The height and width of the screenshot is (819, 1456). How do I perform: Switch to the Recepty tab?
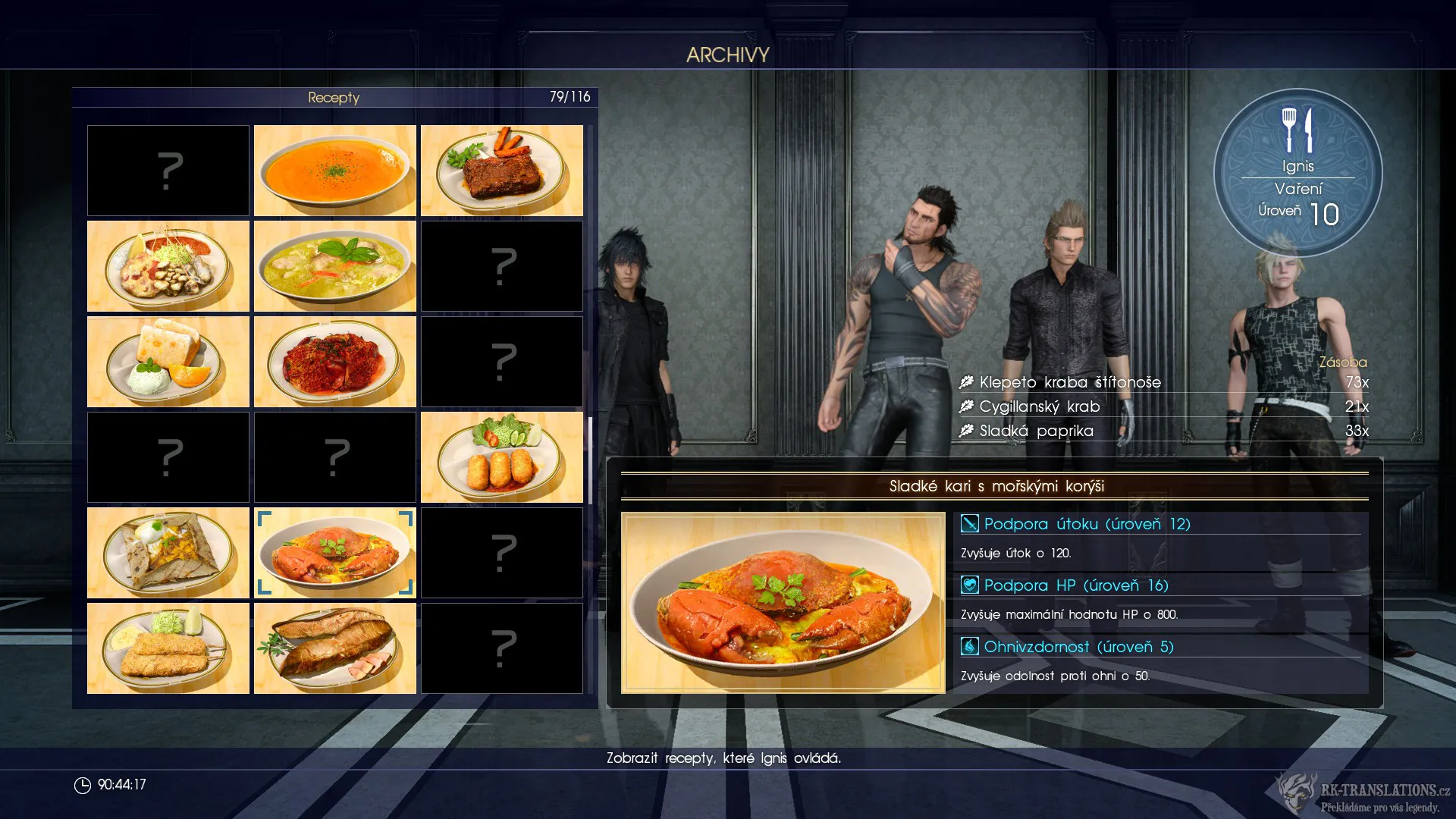[x=332, y=97]
